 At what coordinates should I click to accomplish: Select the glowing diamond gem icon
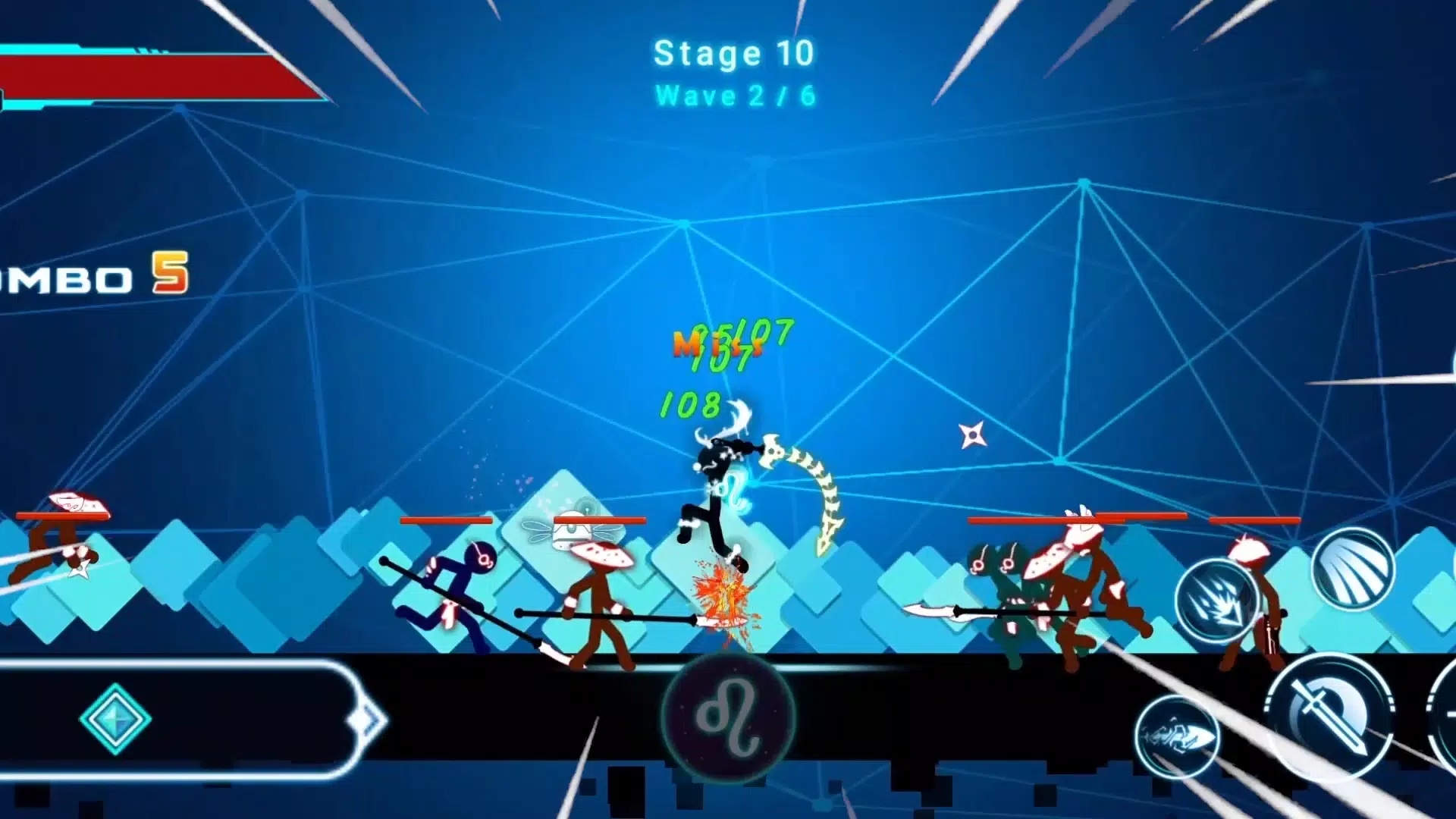tap(114, 719)
